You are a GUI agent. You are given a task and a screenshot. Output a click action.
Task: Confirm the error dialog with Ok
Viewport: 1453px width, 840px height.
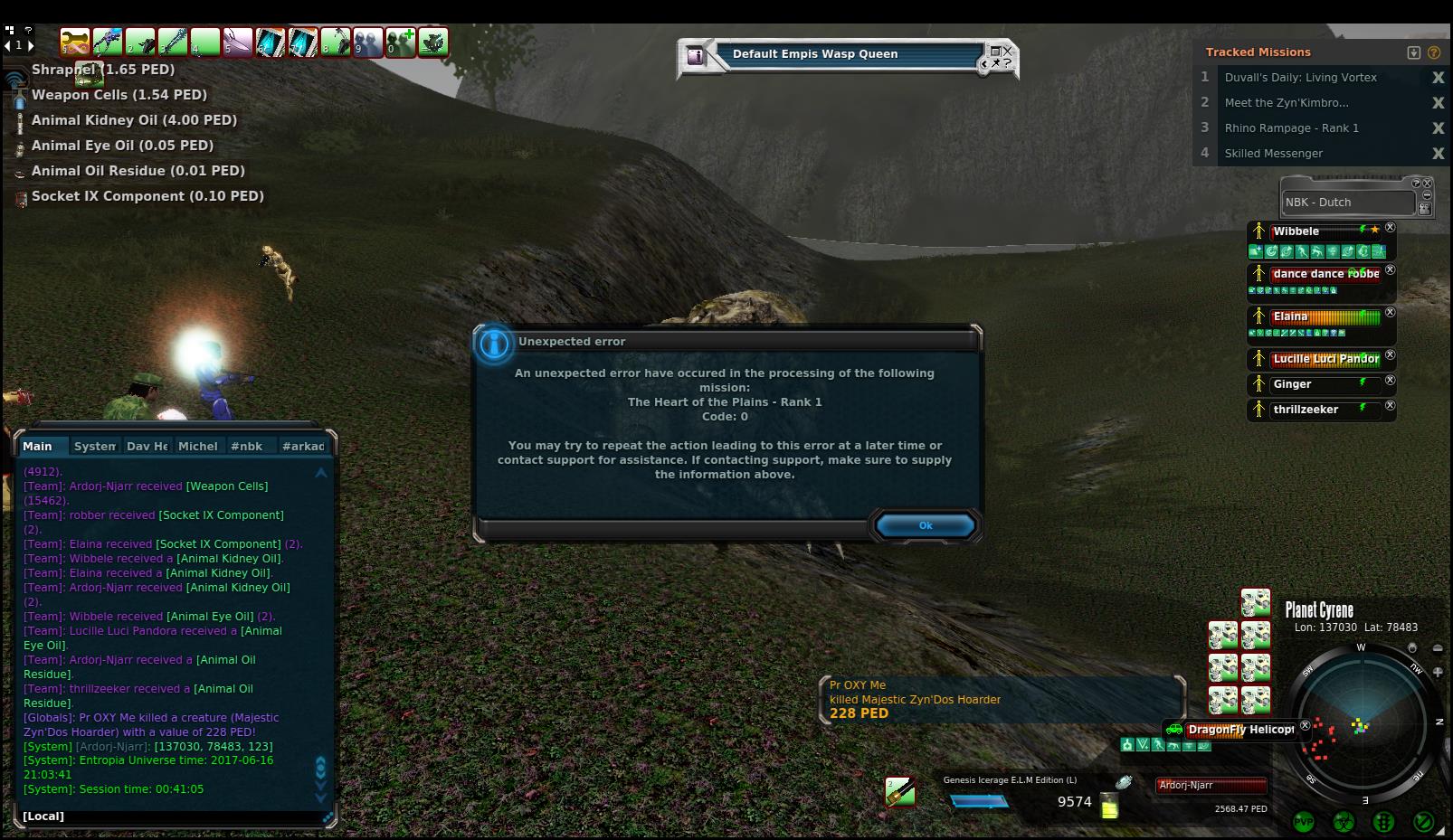[x=925, y=525]
